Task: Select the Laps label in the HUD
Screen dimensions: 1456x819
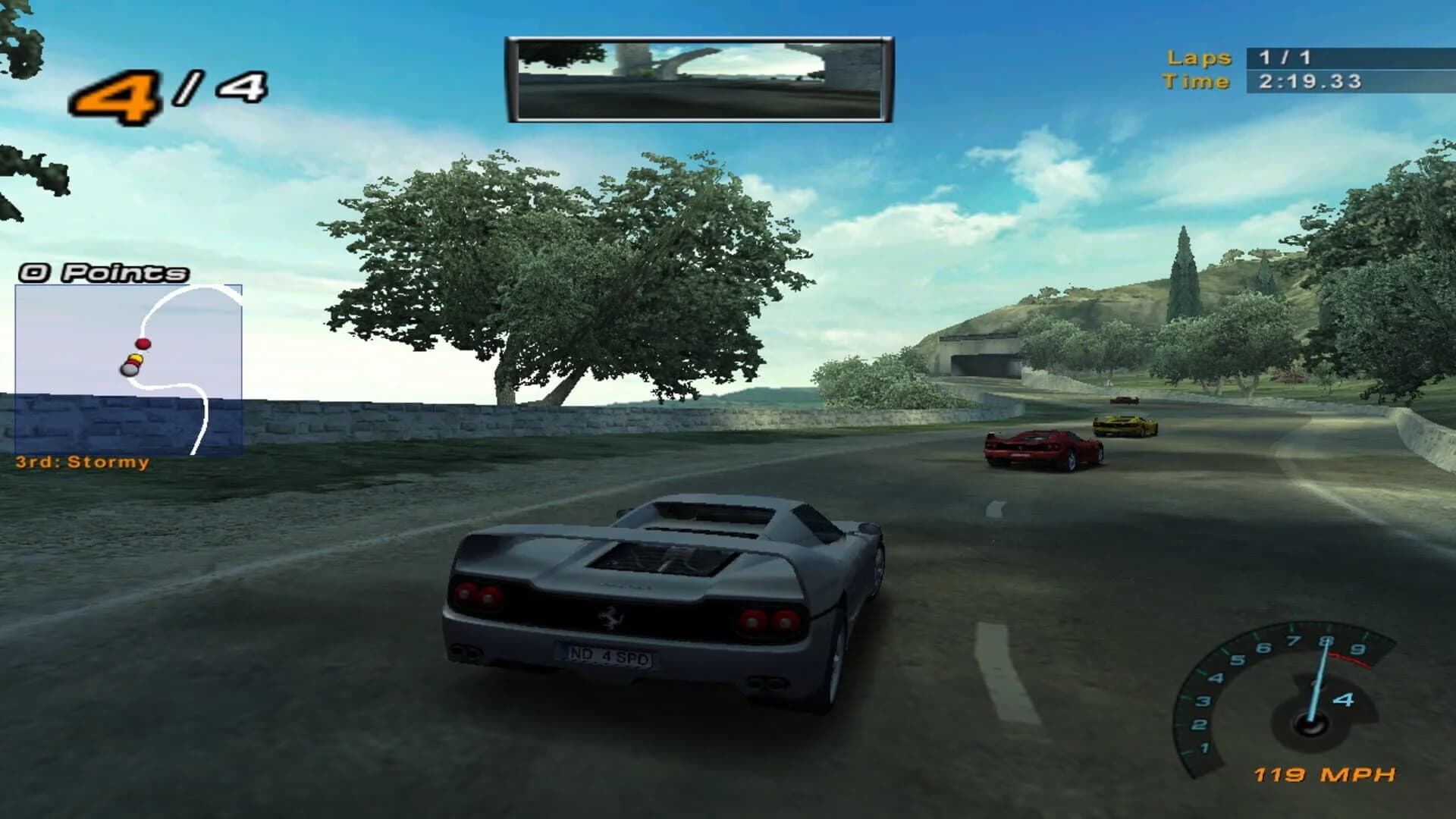Action: pos(1198,57)
